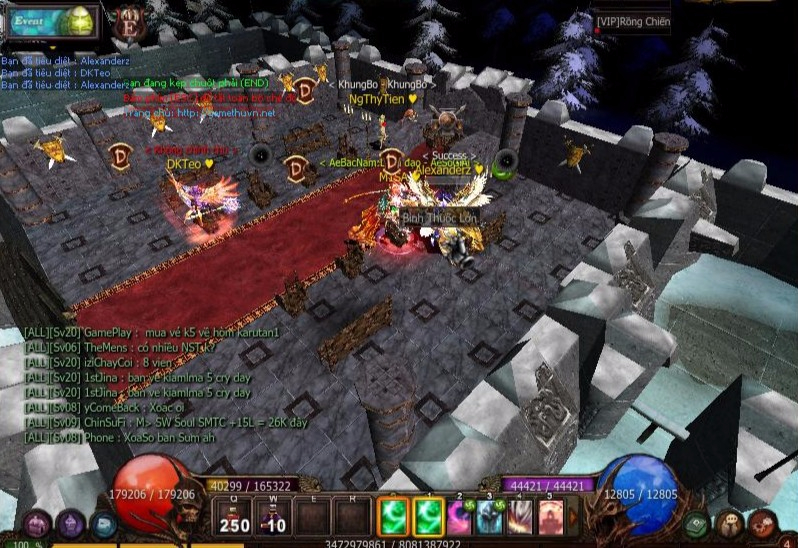Open the brown speech-bubble round button
The width and height of the screenshot is (798, 548).
(730, 523)
